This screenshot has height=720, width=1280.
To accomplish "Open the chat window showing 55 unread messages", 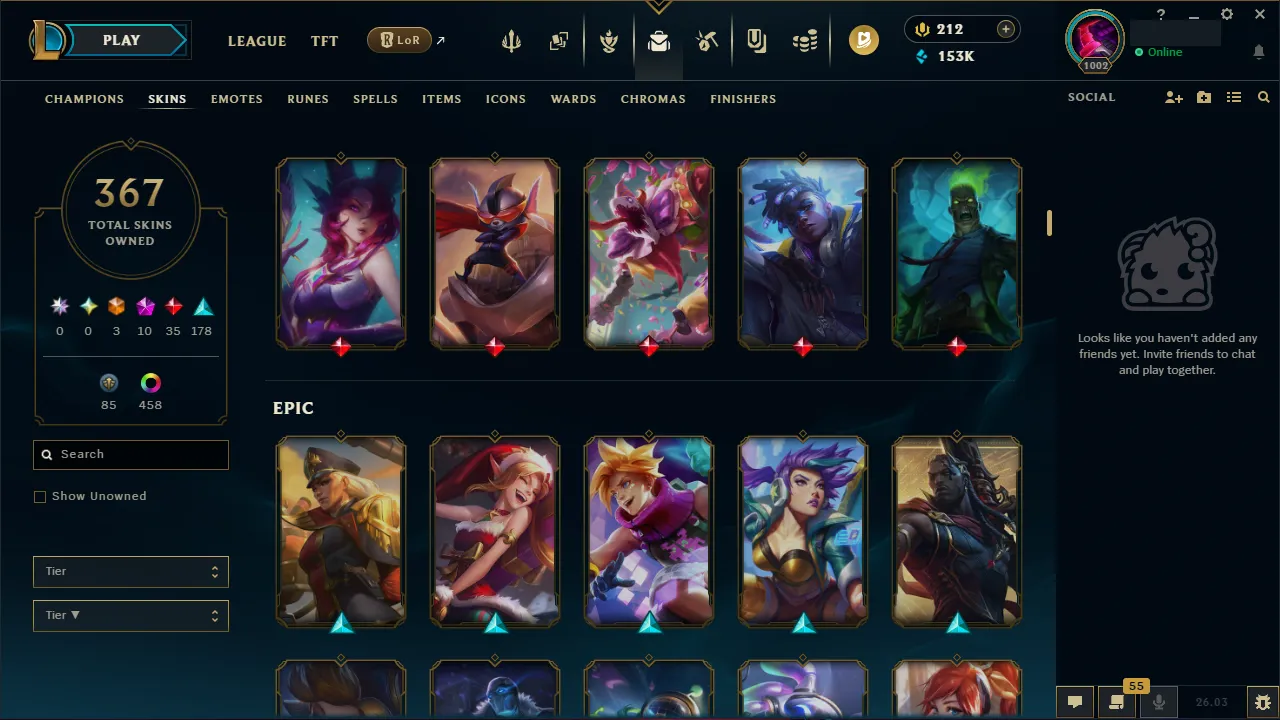I will 1115,701.
